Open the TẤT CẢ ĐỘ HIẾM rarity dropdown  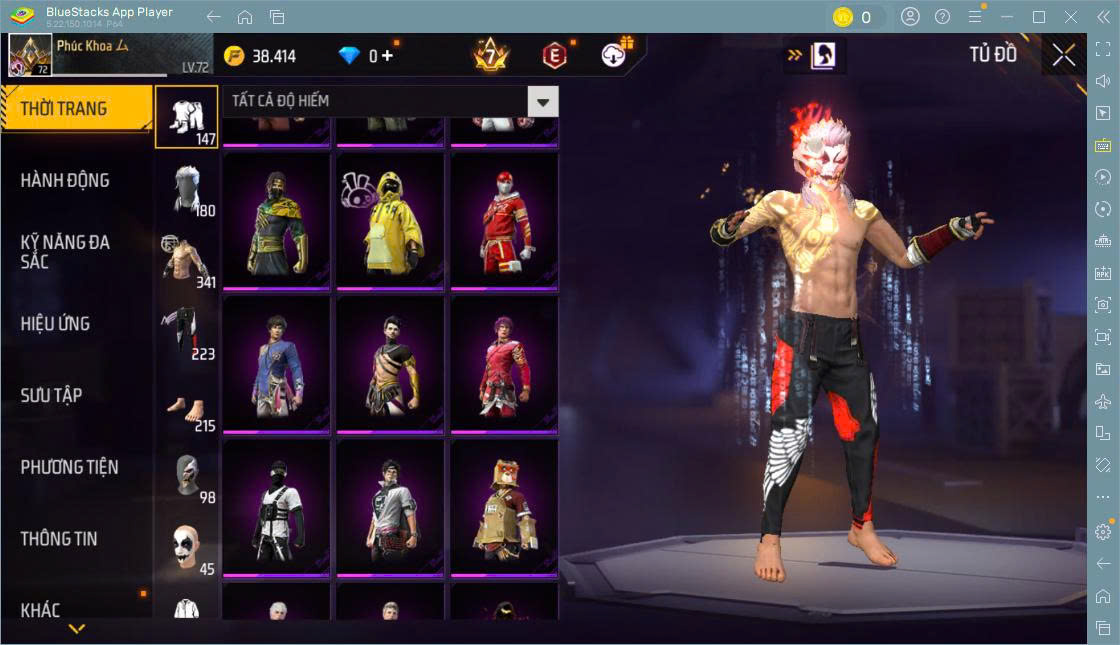click(x=542, y=101)
